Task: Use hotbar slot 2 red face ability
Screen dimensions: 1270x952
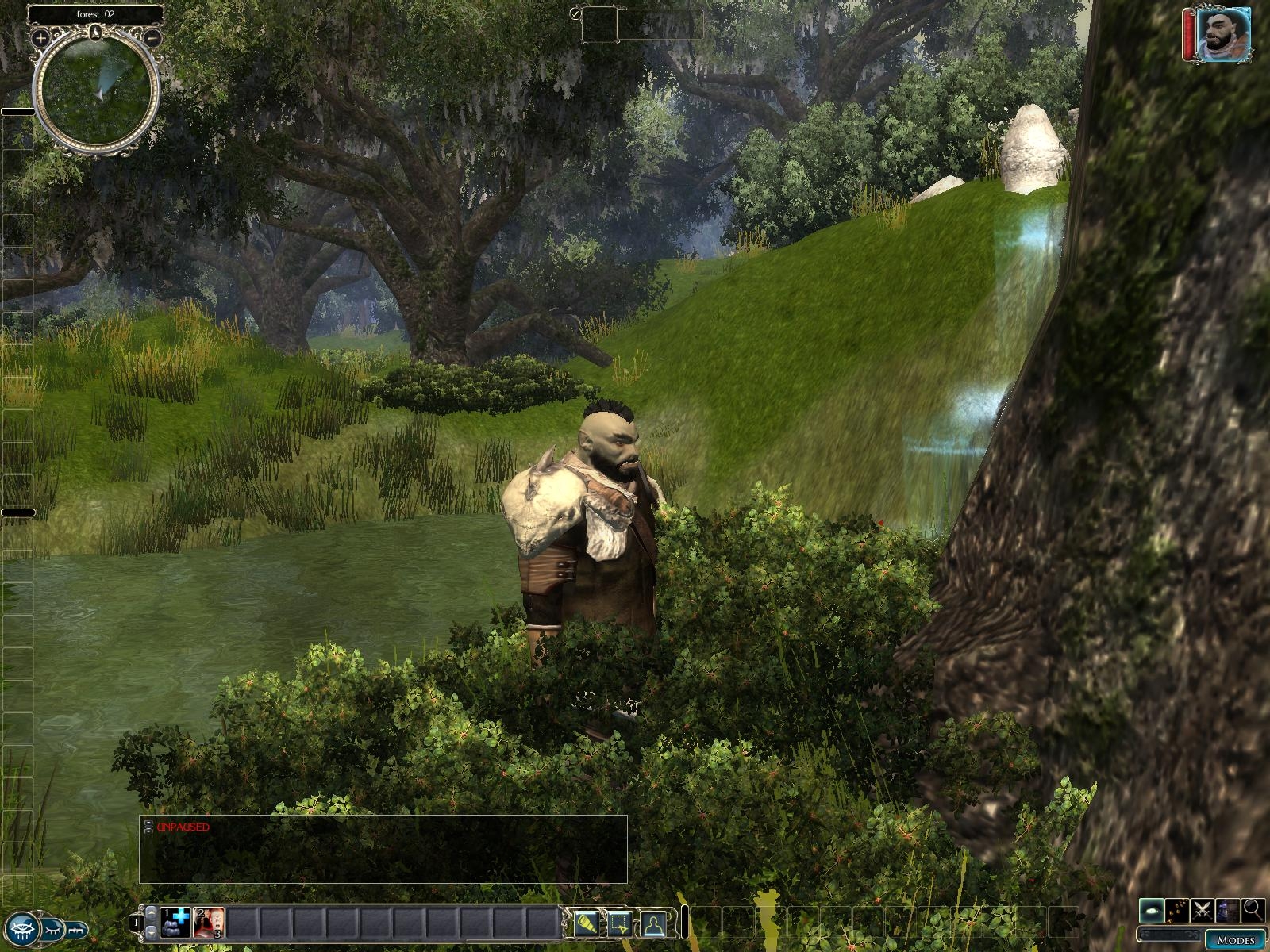Action: [209, 922]
